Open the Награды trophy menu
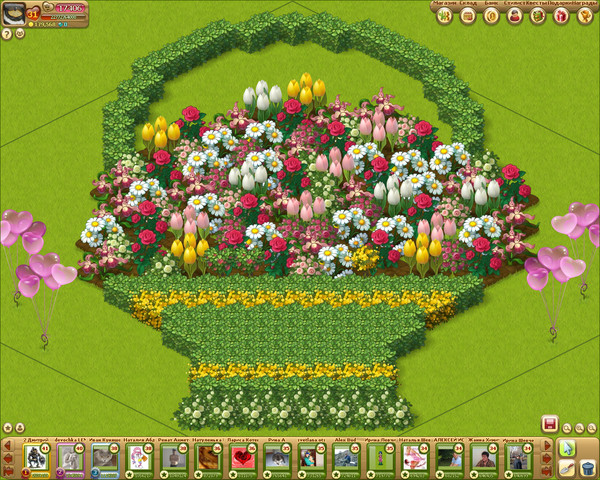Viewport: 600px width, 480px height. click(585, 16)
